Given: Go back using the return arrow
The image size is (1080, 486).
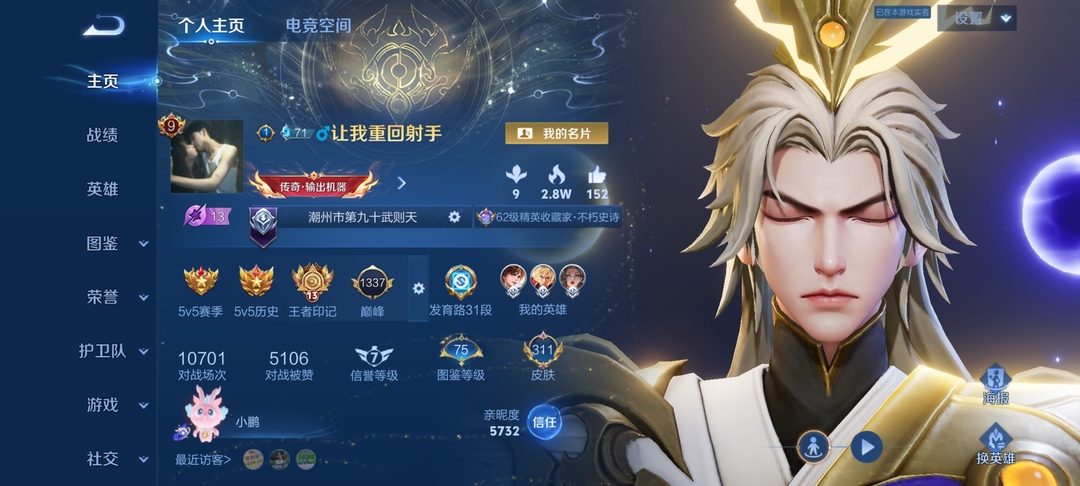Looking at the screenshot, I should (x=102, y=26).
